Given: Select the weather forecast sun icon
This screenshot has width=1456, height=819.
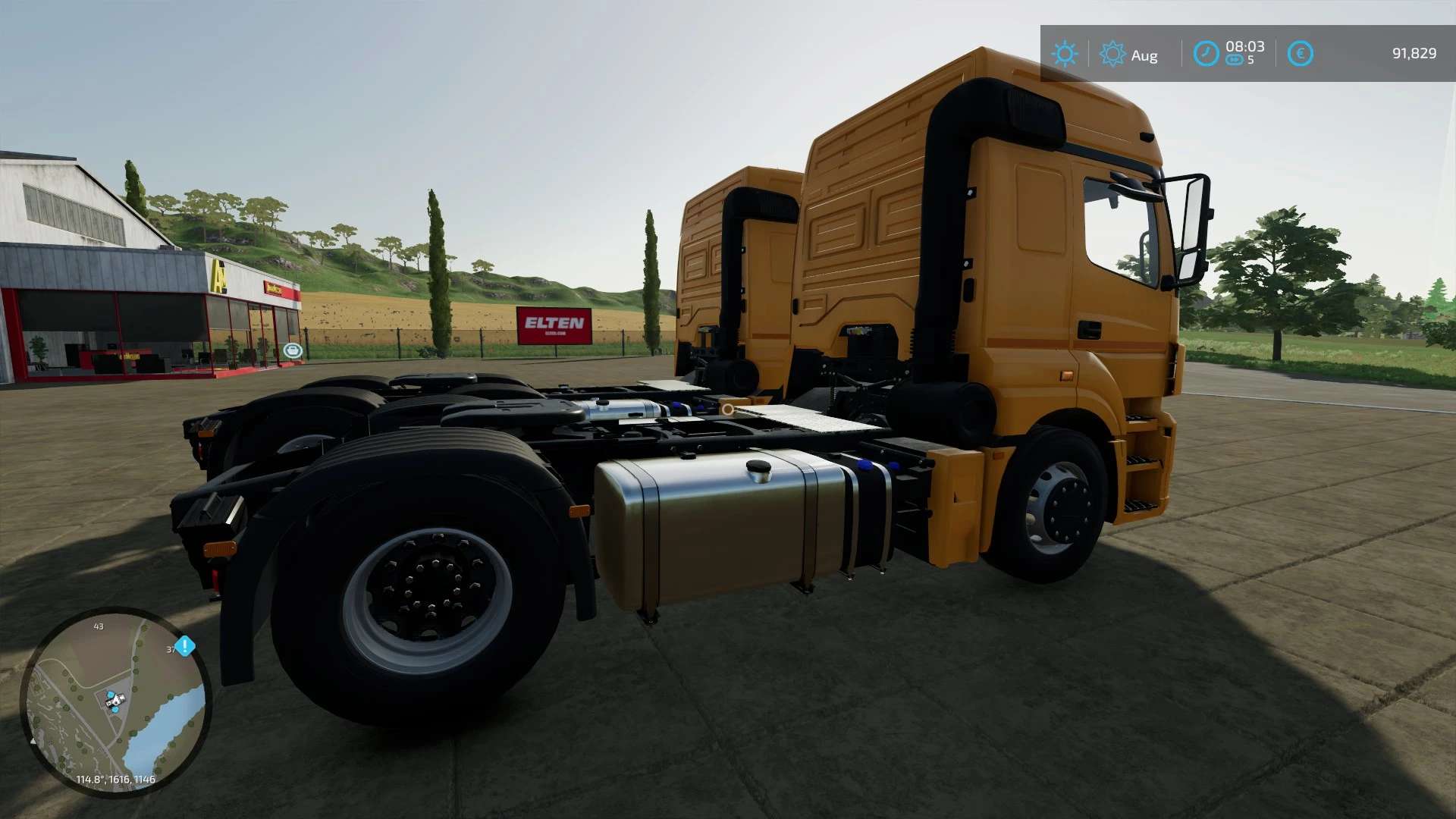Looking at the screenshot, I should click(1114, 53).
